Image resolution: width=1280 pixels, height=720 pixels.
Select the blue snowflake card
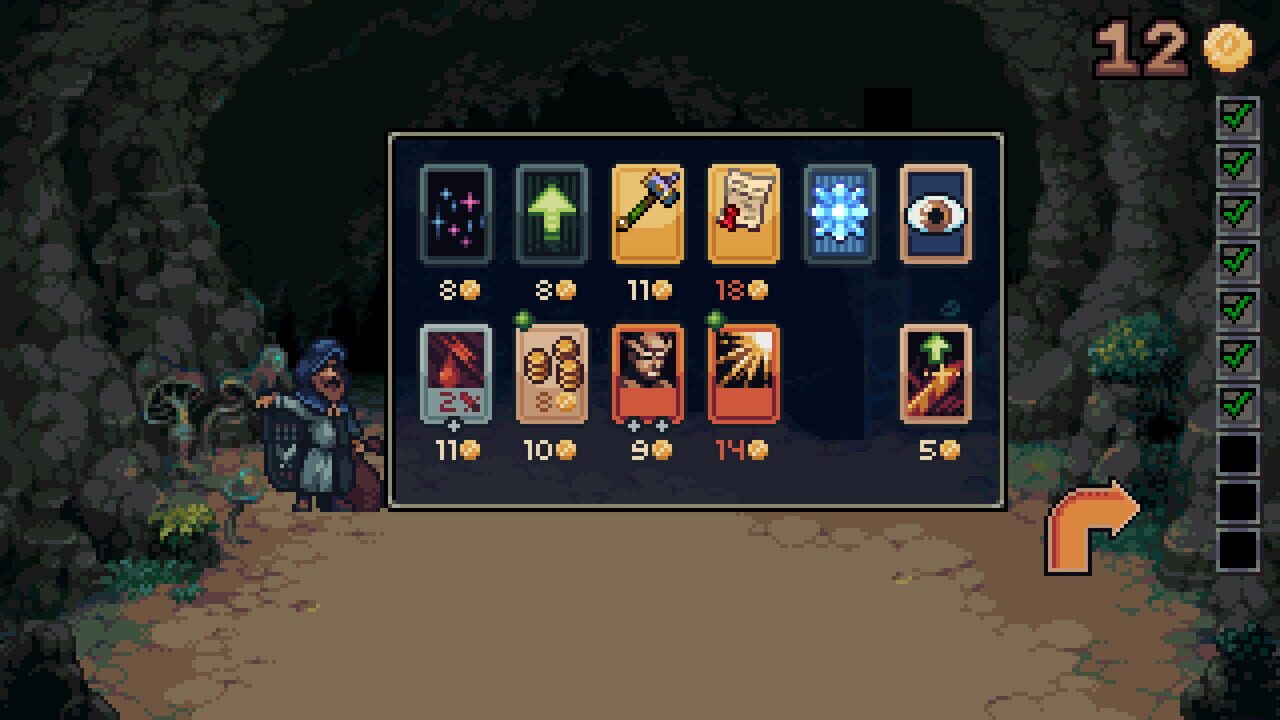click(x=840, y=214)
